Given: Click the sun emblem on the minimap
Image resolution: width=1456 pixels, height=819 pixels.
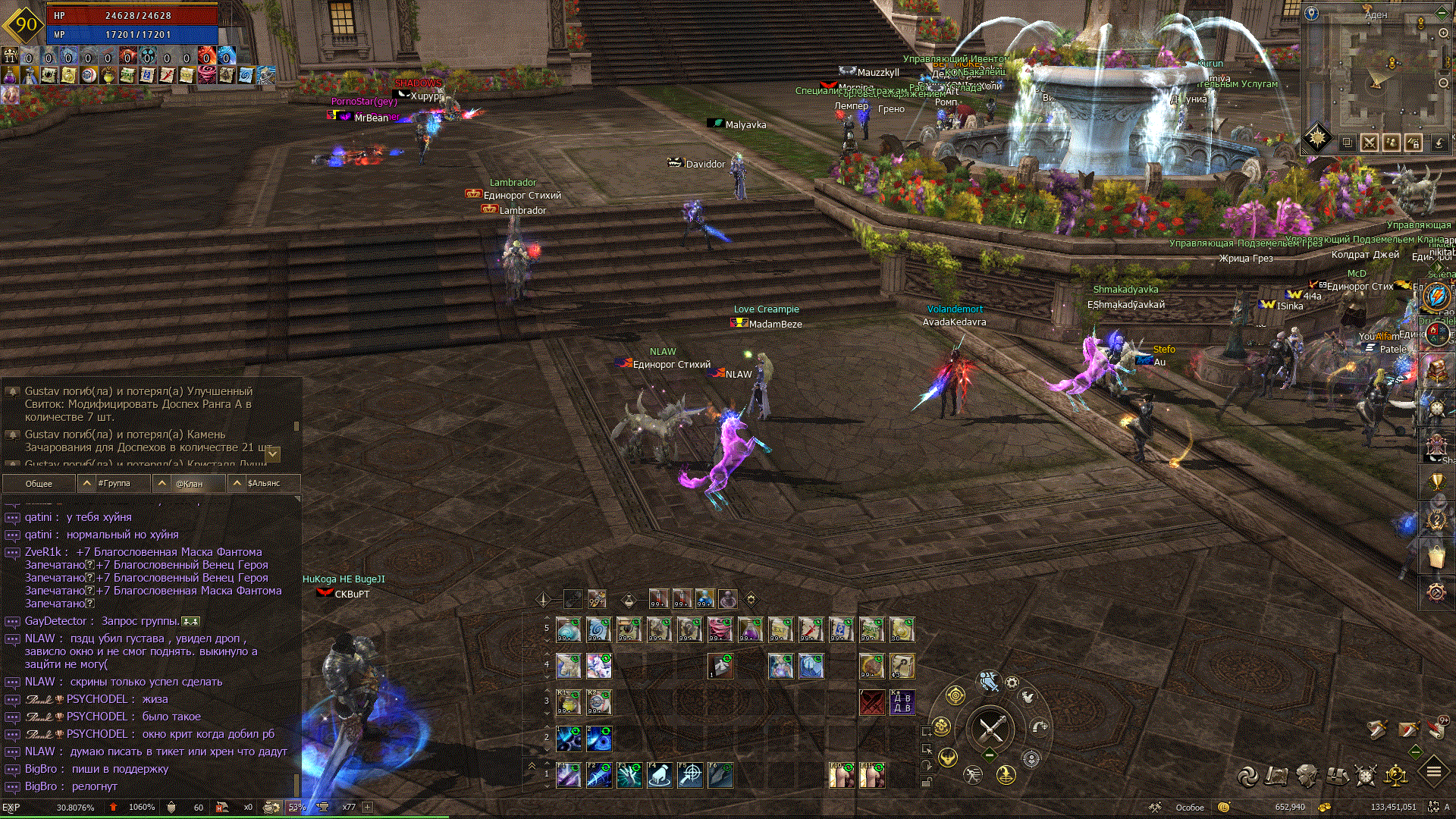Looking at the screenshot, I should click(x=1318, y=138).
